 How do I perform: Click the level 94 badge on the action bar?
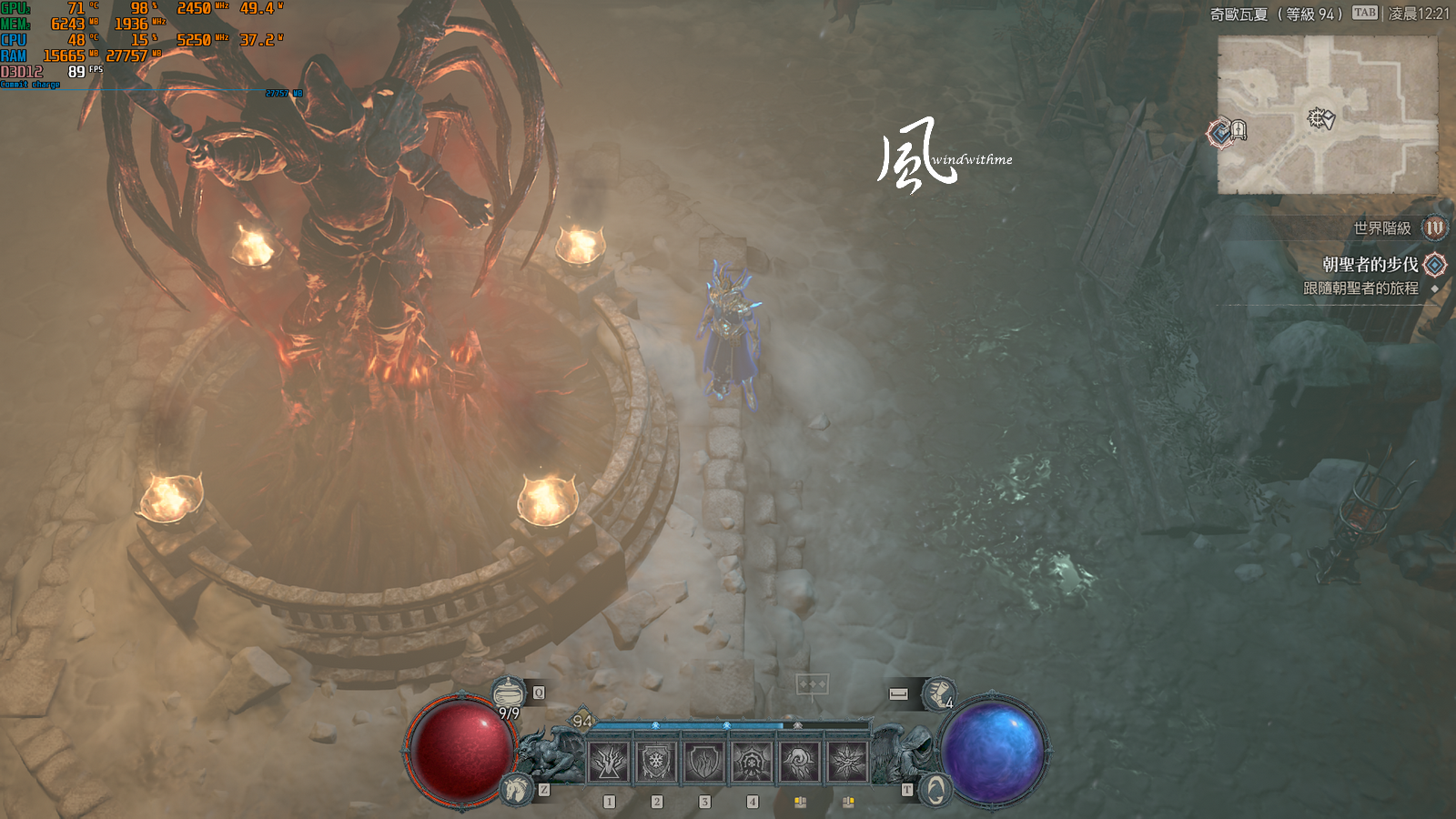582,721
